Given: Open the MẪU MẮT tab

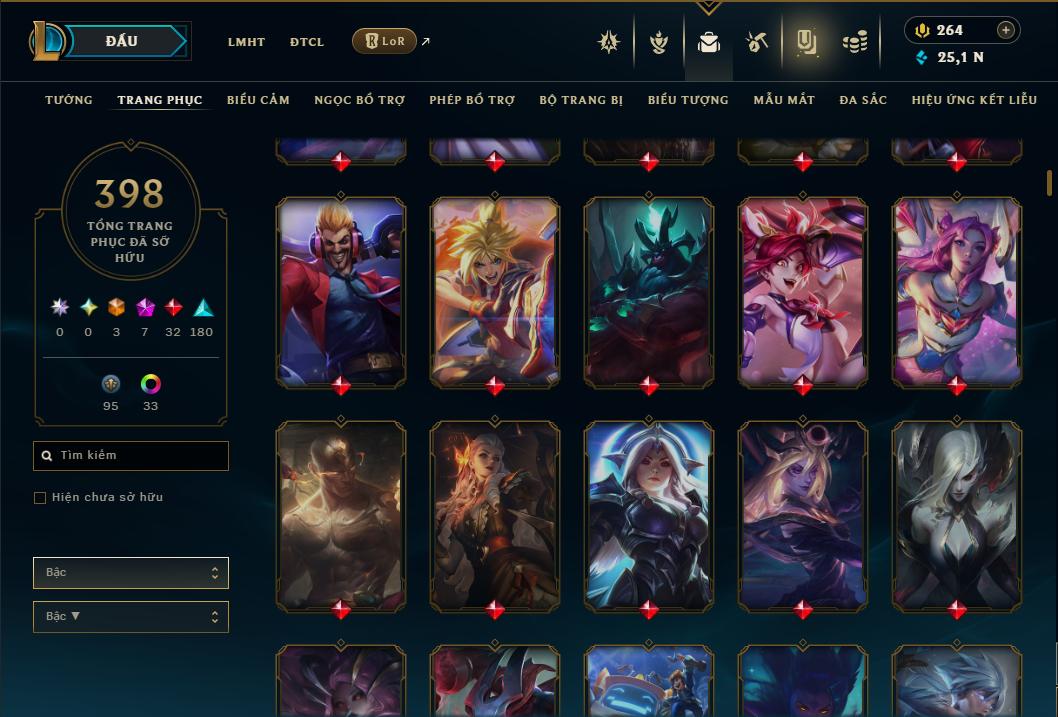Looking at the screenshot, I should (x=784, y=100).
